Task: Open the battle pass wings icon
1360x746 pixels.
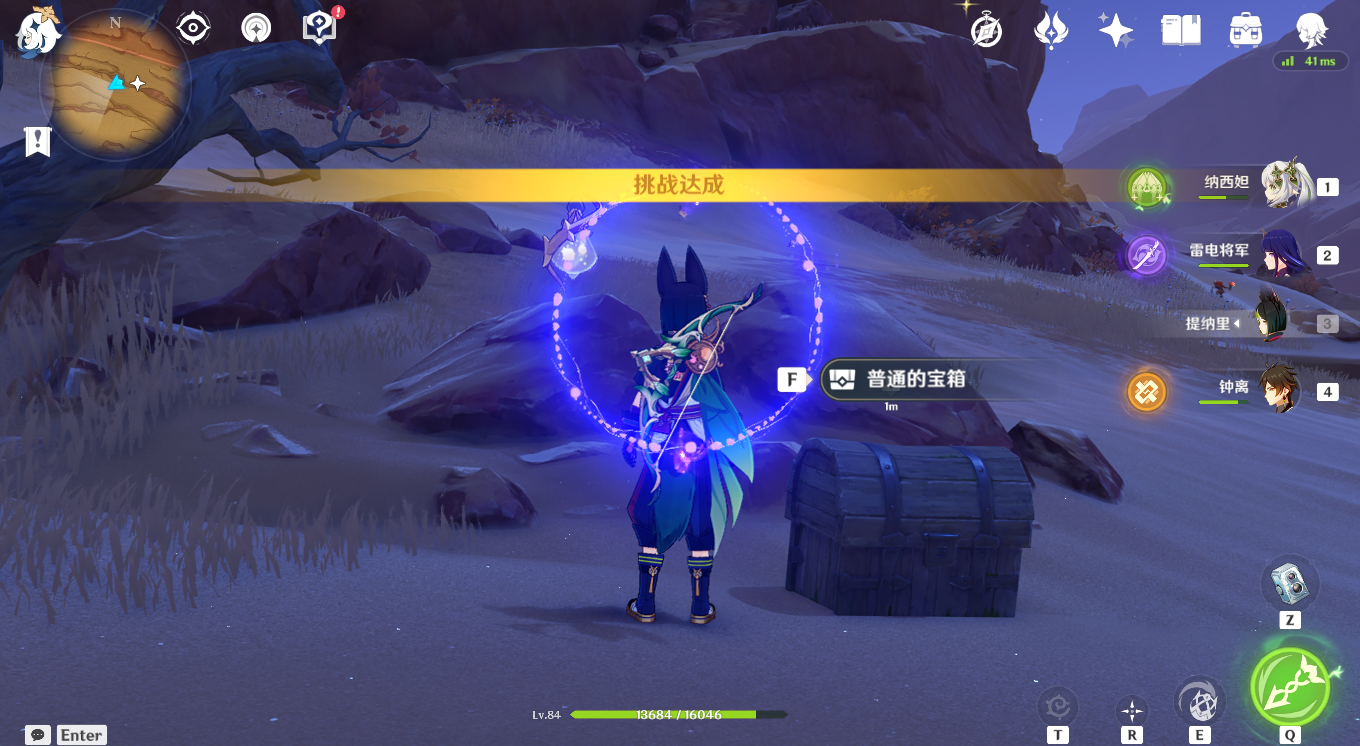Action: (1050, 31)
